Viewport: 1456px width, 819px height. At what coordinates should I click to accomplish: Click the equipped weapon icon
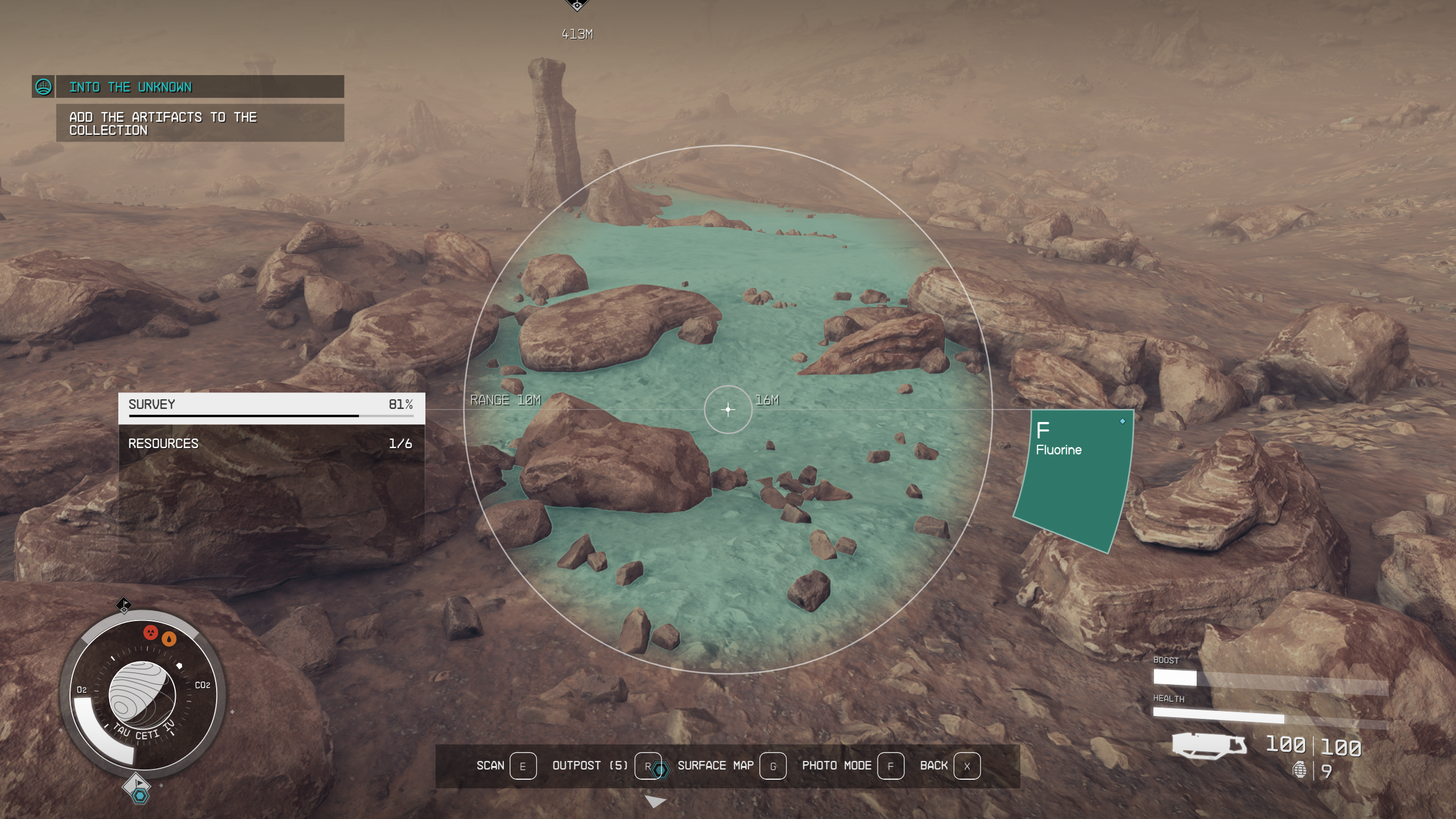point(1209,745)
